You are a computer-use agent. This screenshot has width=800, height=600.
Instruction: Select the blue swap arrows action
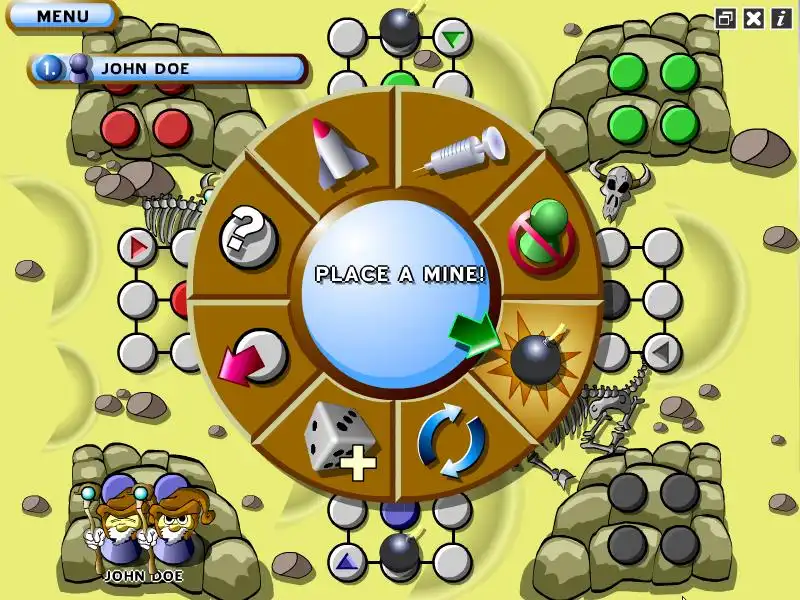point(452,441)
